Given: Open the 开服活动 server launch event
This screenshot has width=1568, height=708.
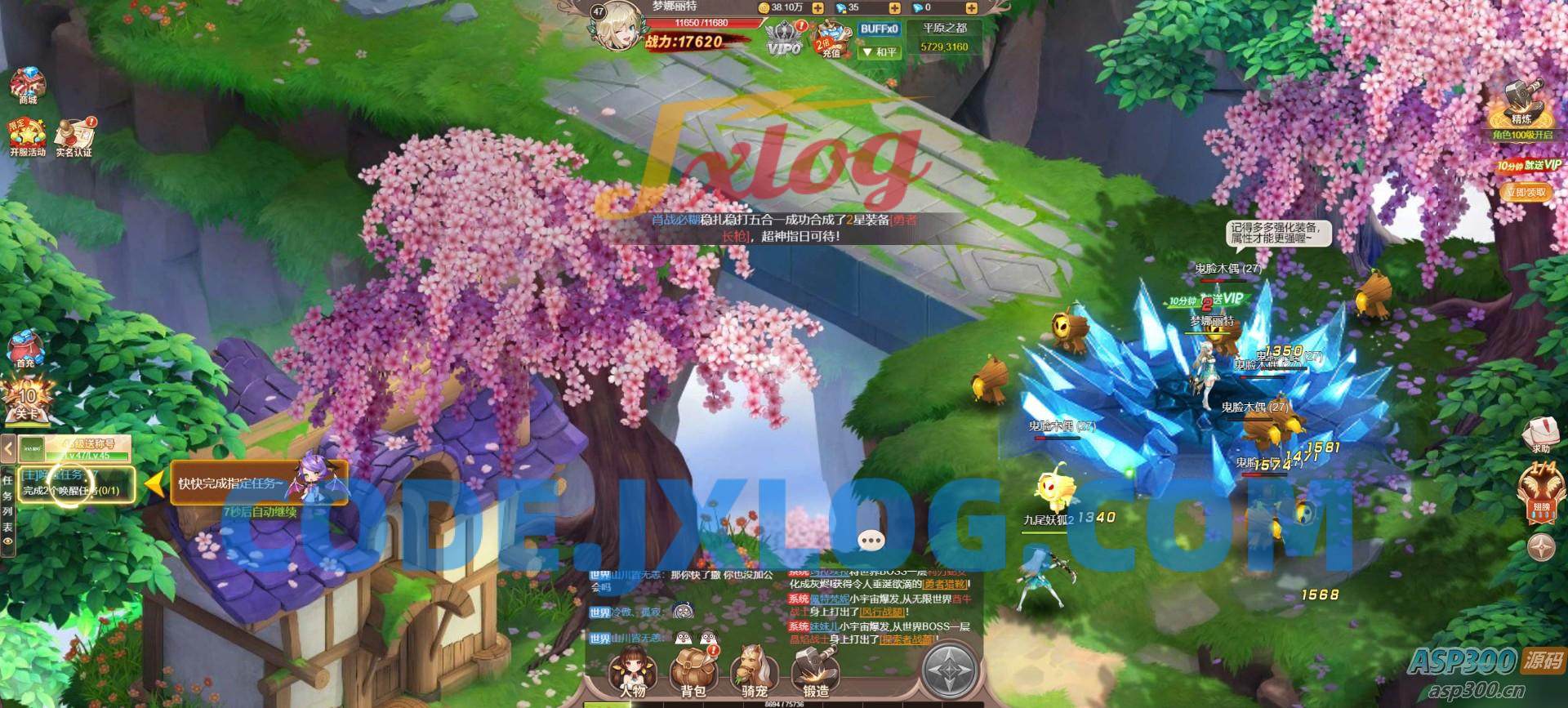Looking at the screenshot, I should click(28, 137).
